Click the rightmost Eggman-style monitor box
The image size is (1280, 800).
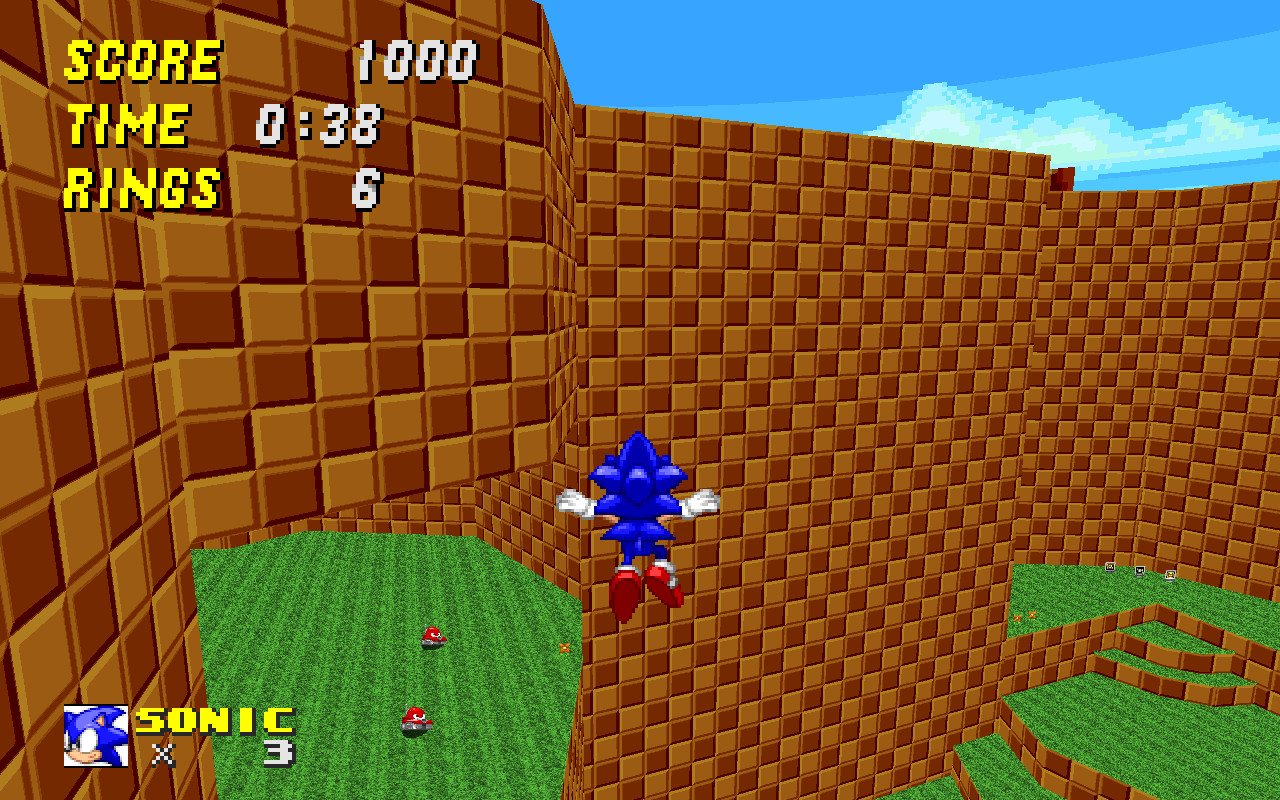[1170, 576]
